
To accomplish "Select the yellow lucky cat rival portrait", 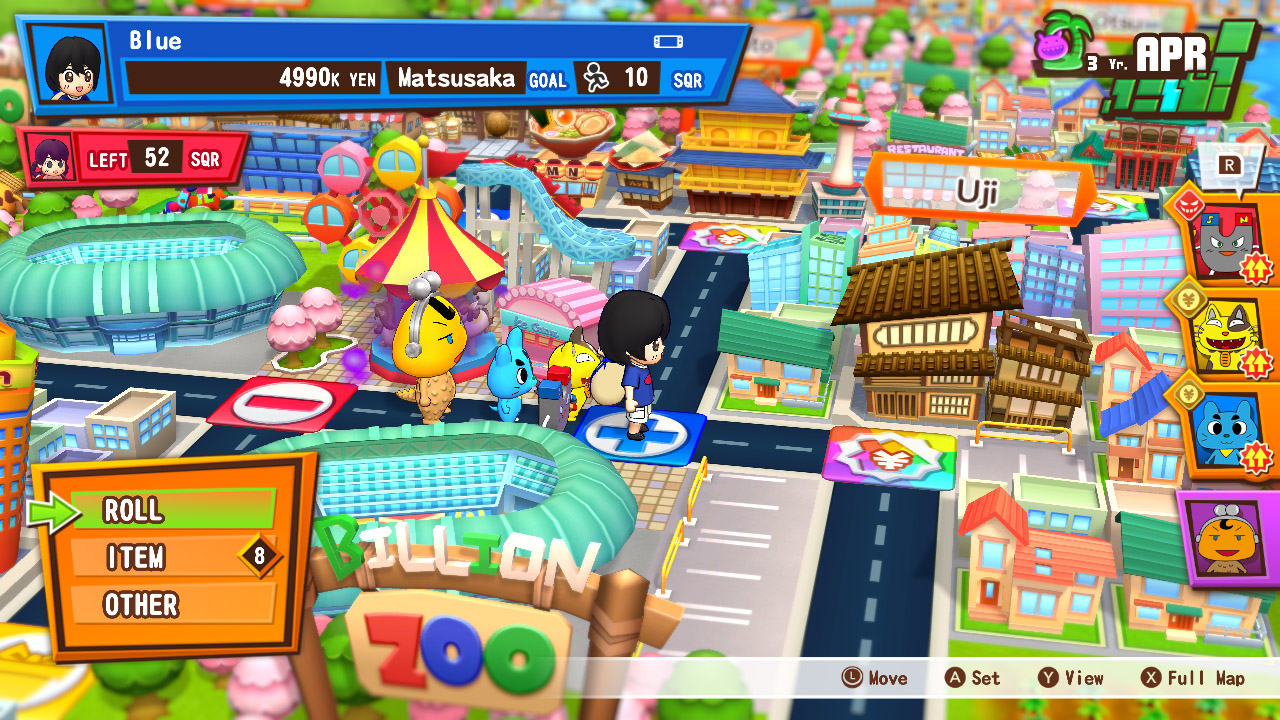I will coord(1225,336).
